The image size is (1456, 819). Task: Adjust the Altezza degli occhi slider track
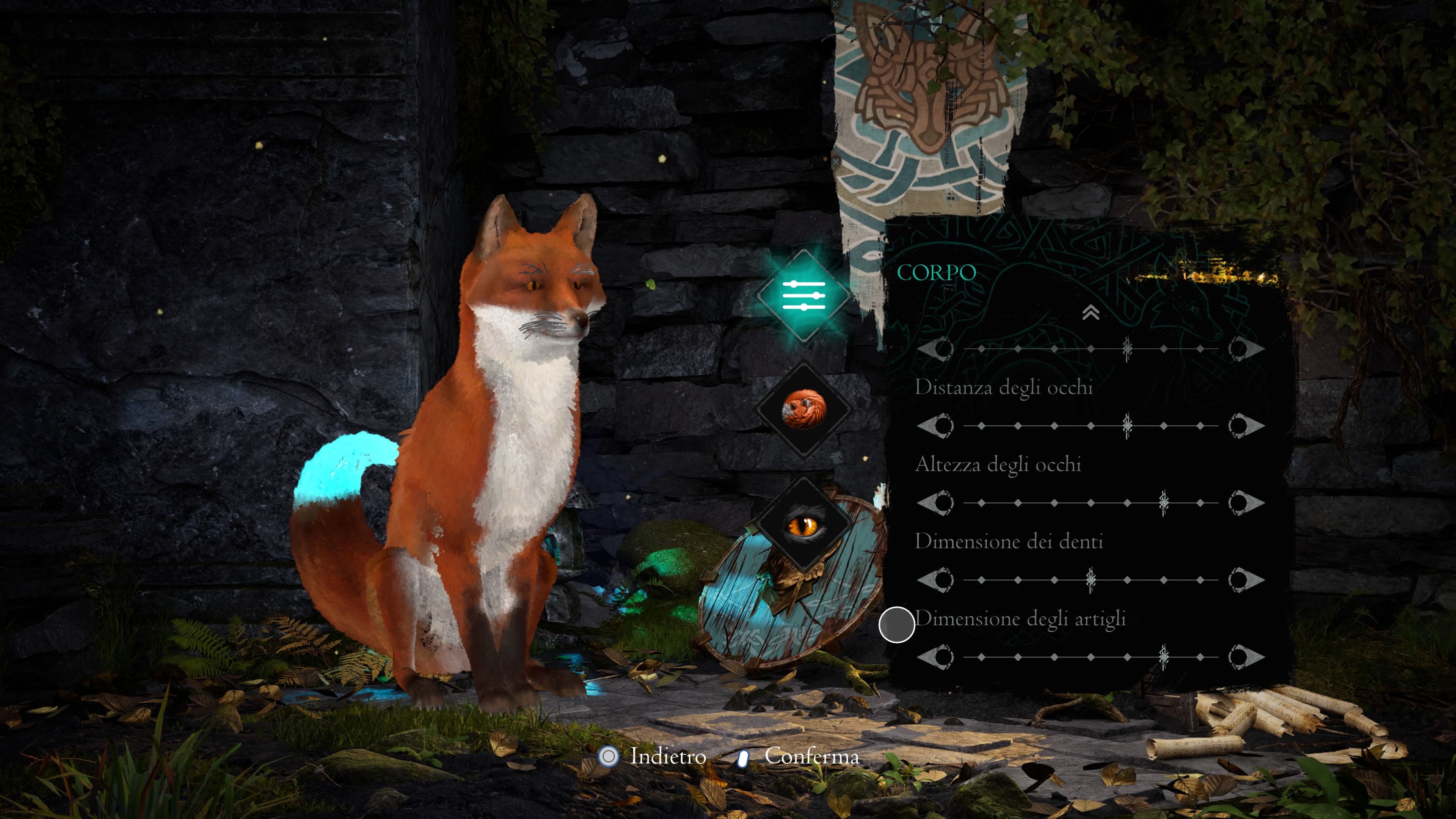(x=1090, y=502)
